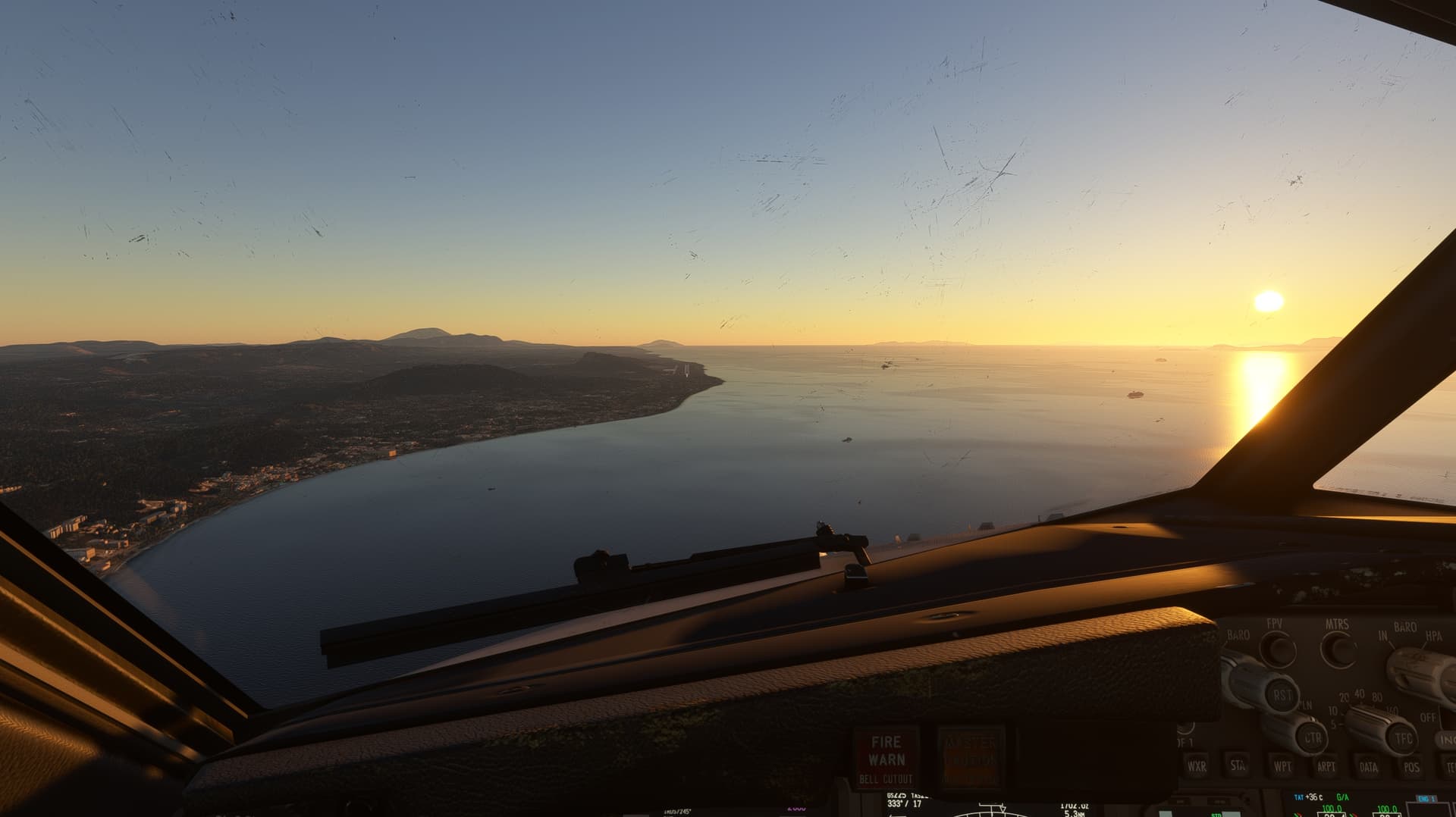The image size is (1456, 817).
Task: Push the FIRE WARN bell cutout button
Action: click(x=886, y=757)
